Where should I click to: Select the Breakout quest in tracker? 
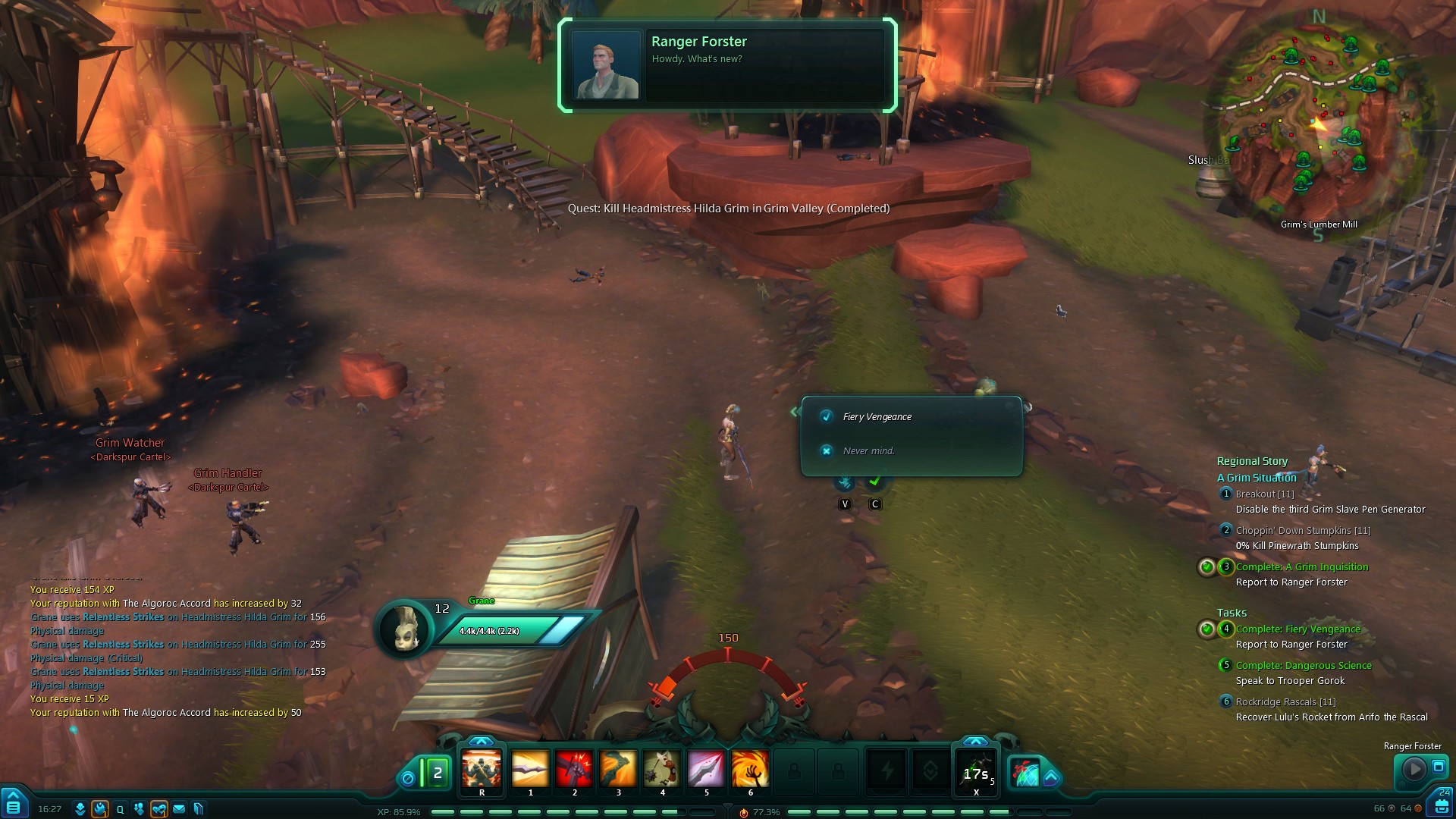click(1264, 494)
